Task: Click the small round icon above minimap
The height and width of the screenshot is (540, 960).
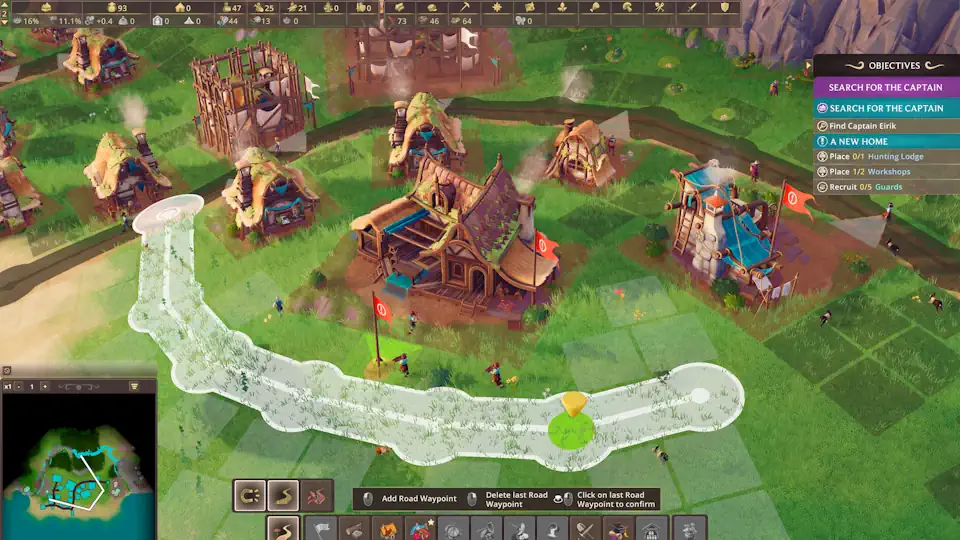Action: 7,371
